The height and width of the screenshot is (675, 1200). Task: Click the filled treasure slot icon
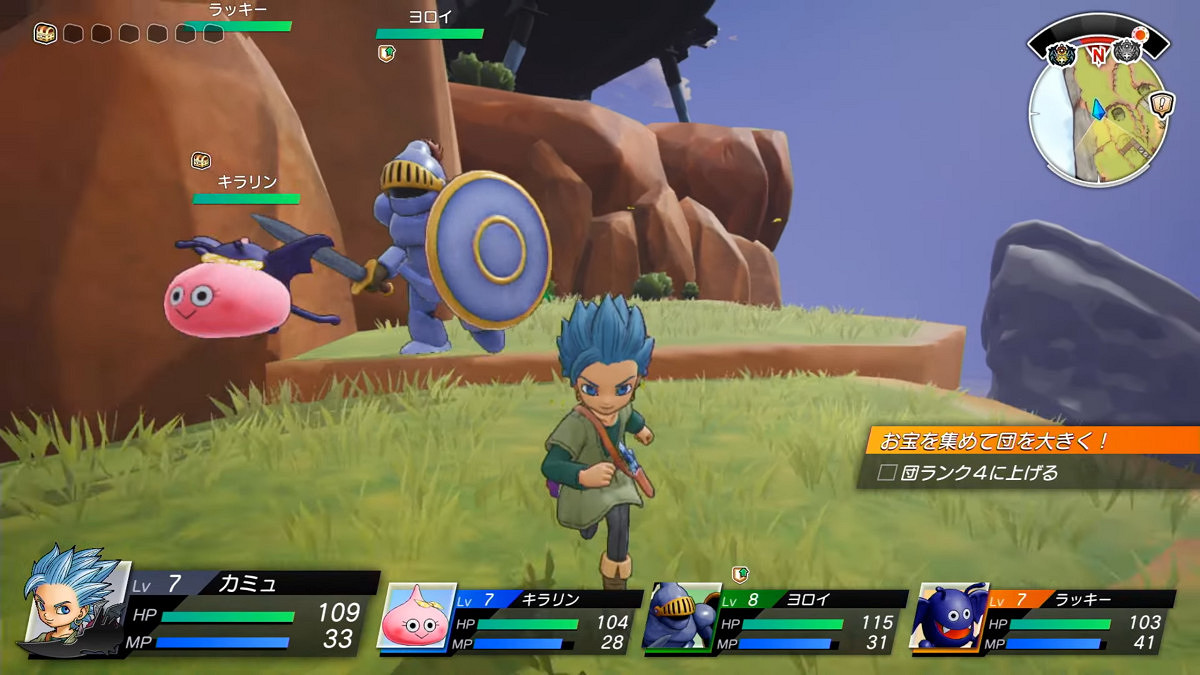[44, 33]
